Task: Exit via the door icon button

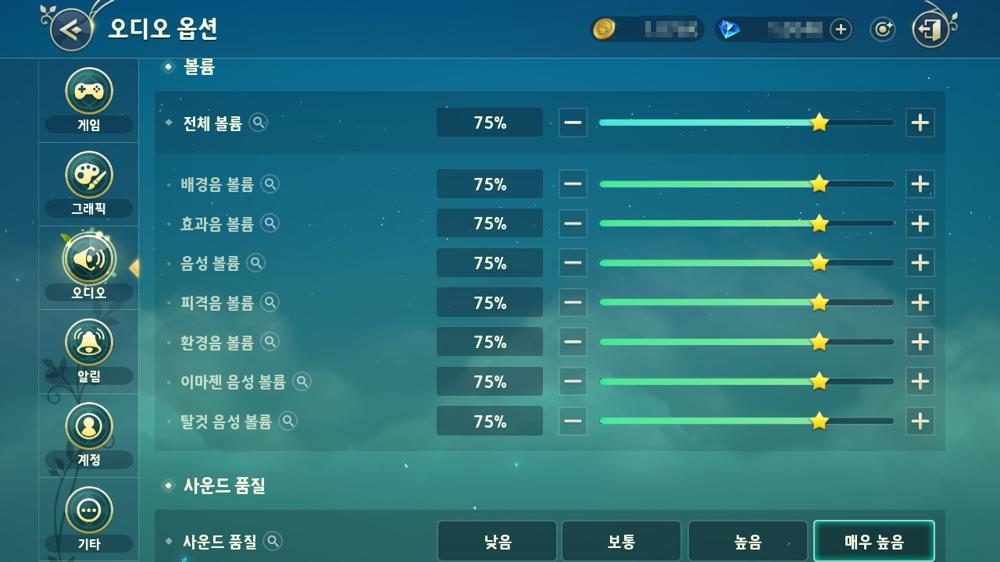Action: pos(930,29)
